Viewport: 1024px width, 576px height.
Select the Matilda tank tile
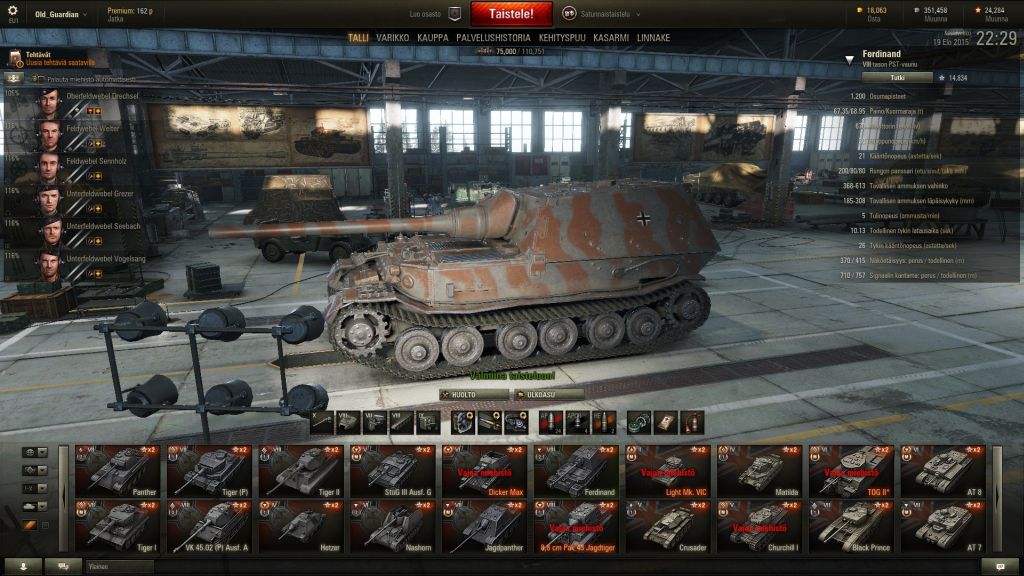click(x=760, y=470)
